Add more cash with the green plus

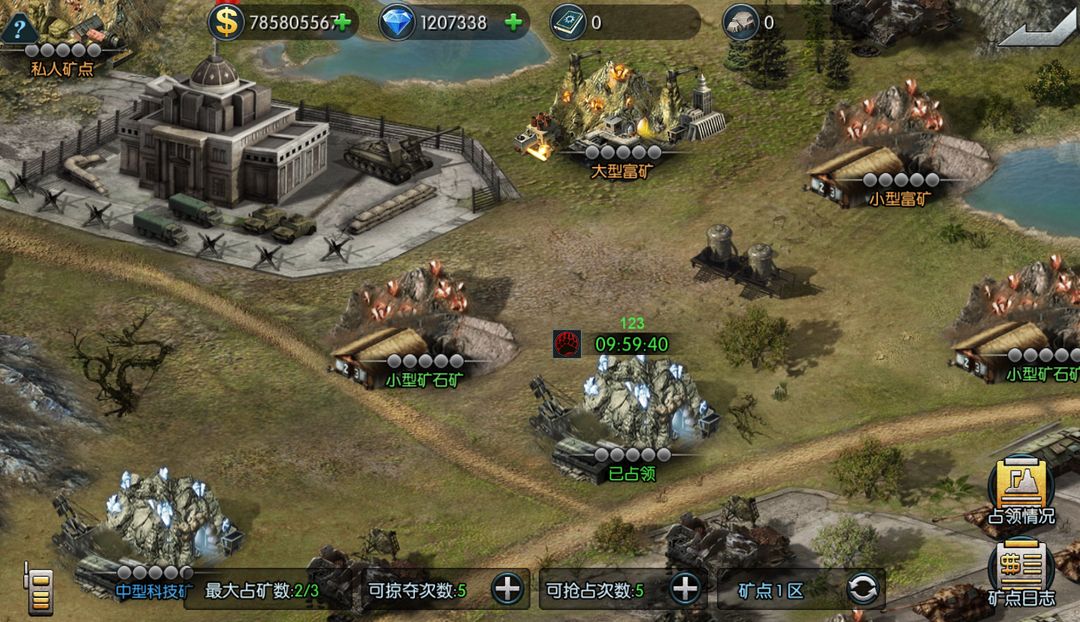click(343, 22)
